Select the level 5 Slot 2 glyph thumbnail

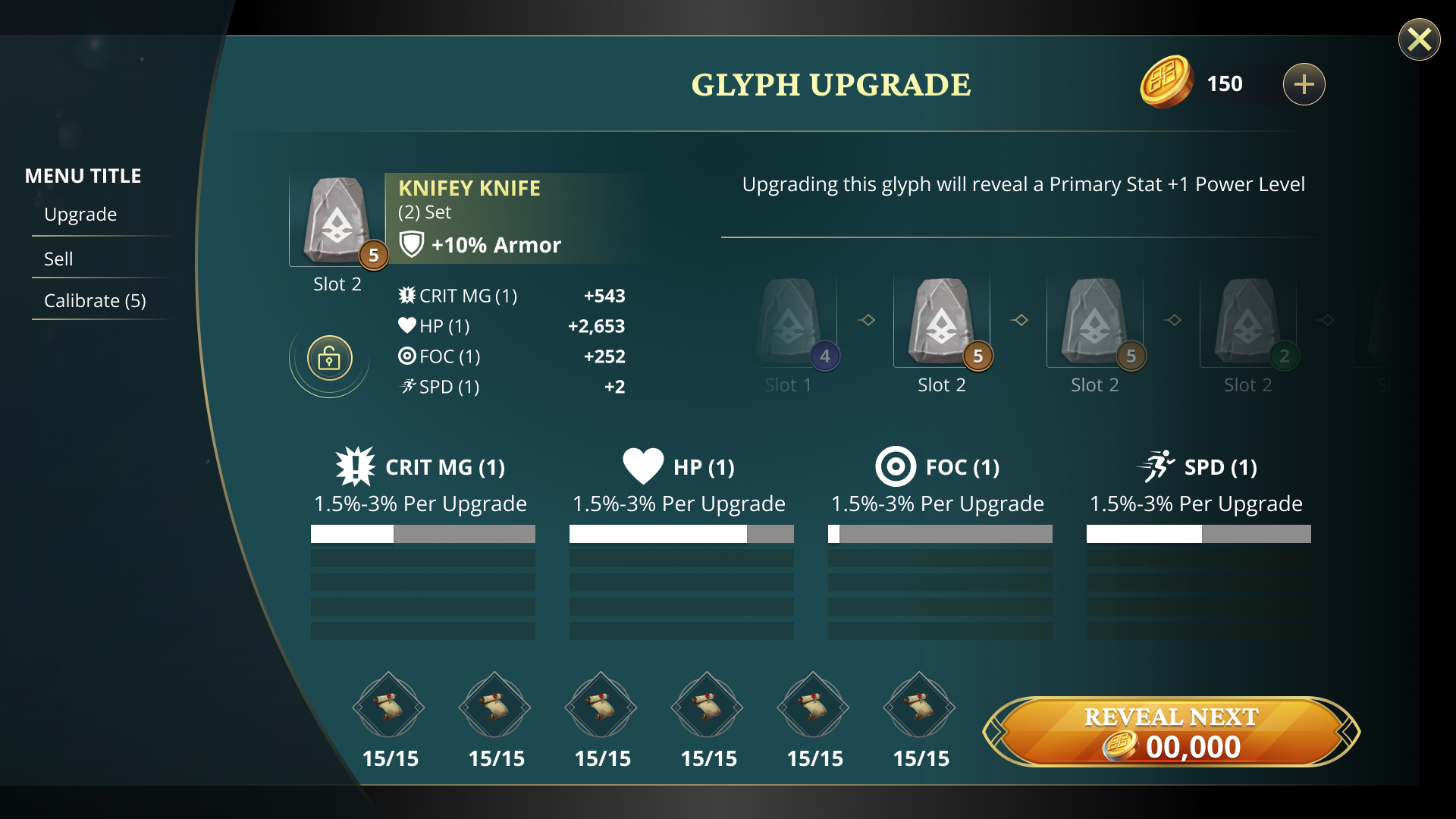(942, 322)
